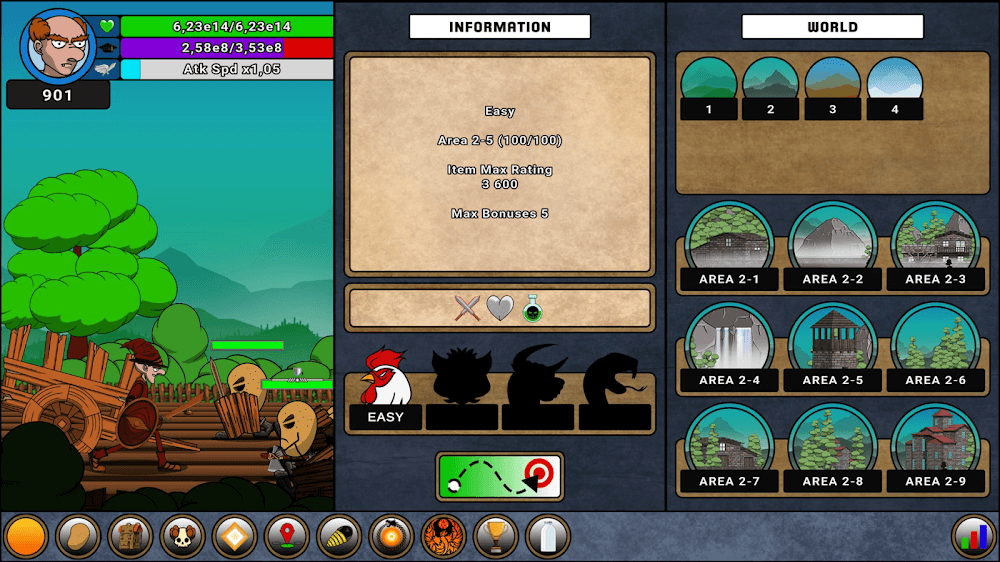Pick Area 2-5 tower stage
Image resolution: width=1000 pixels, height=562 pixels.
[833, 347]
